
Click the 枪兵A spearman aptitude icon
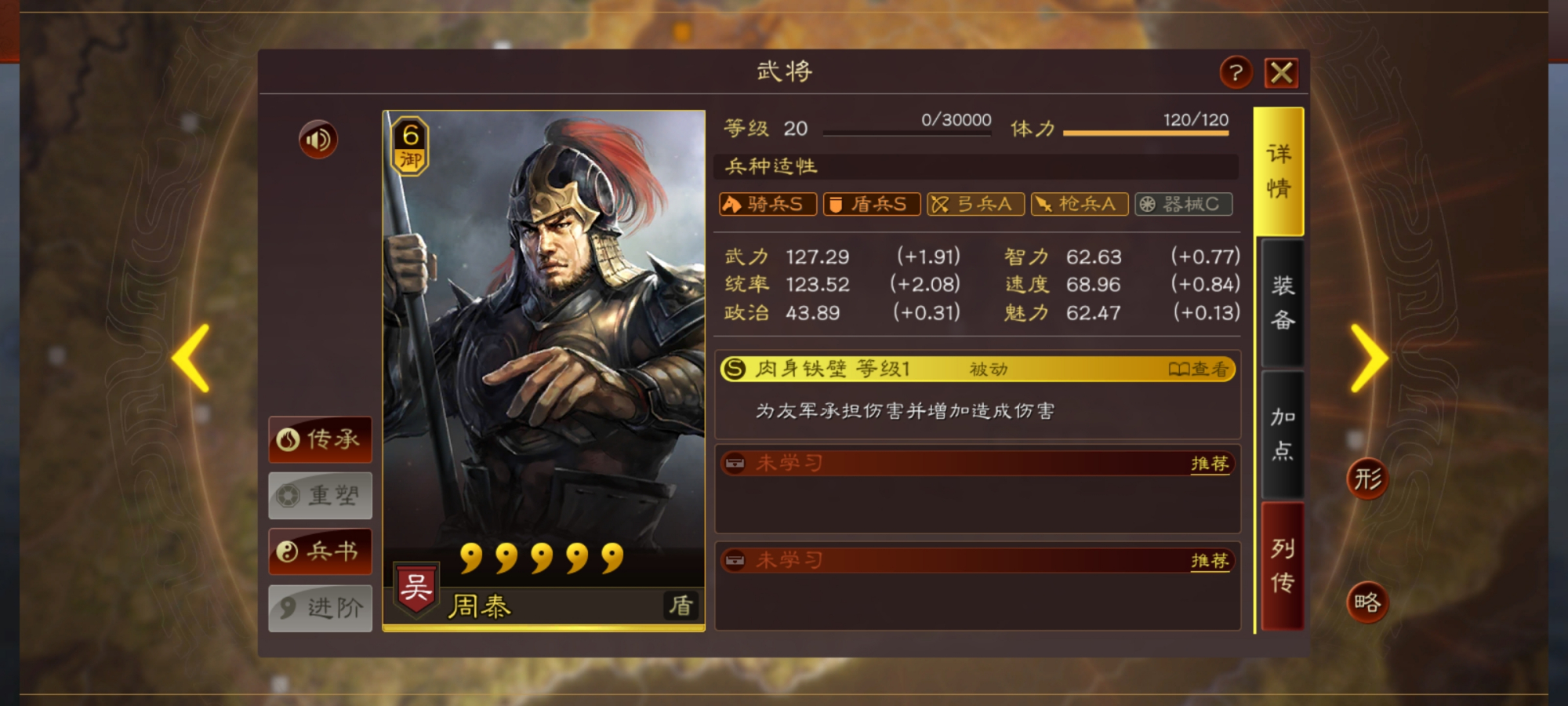point(1079,204)
